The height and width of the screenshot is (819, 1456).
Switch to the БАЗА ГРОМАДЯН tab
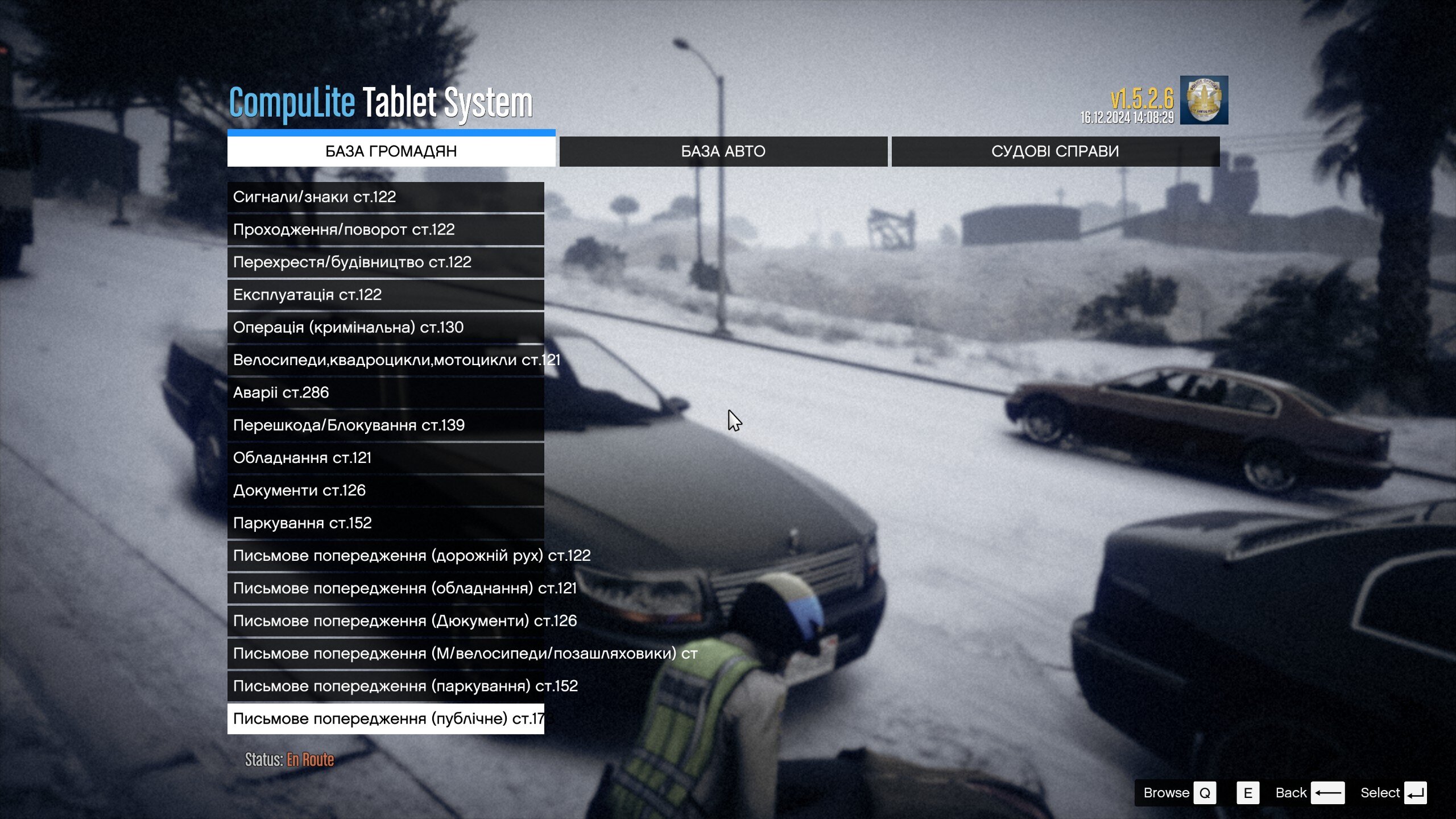[391, 151]
